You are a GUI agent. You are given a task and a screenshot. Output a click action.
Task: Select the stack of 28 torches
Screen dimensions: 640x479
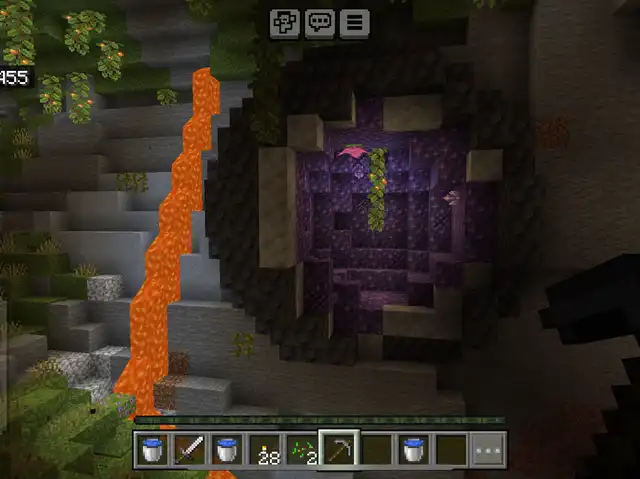coord(265,450)
